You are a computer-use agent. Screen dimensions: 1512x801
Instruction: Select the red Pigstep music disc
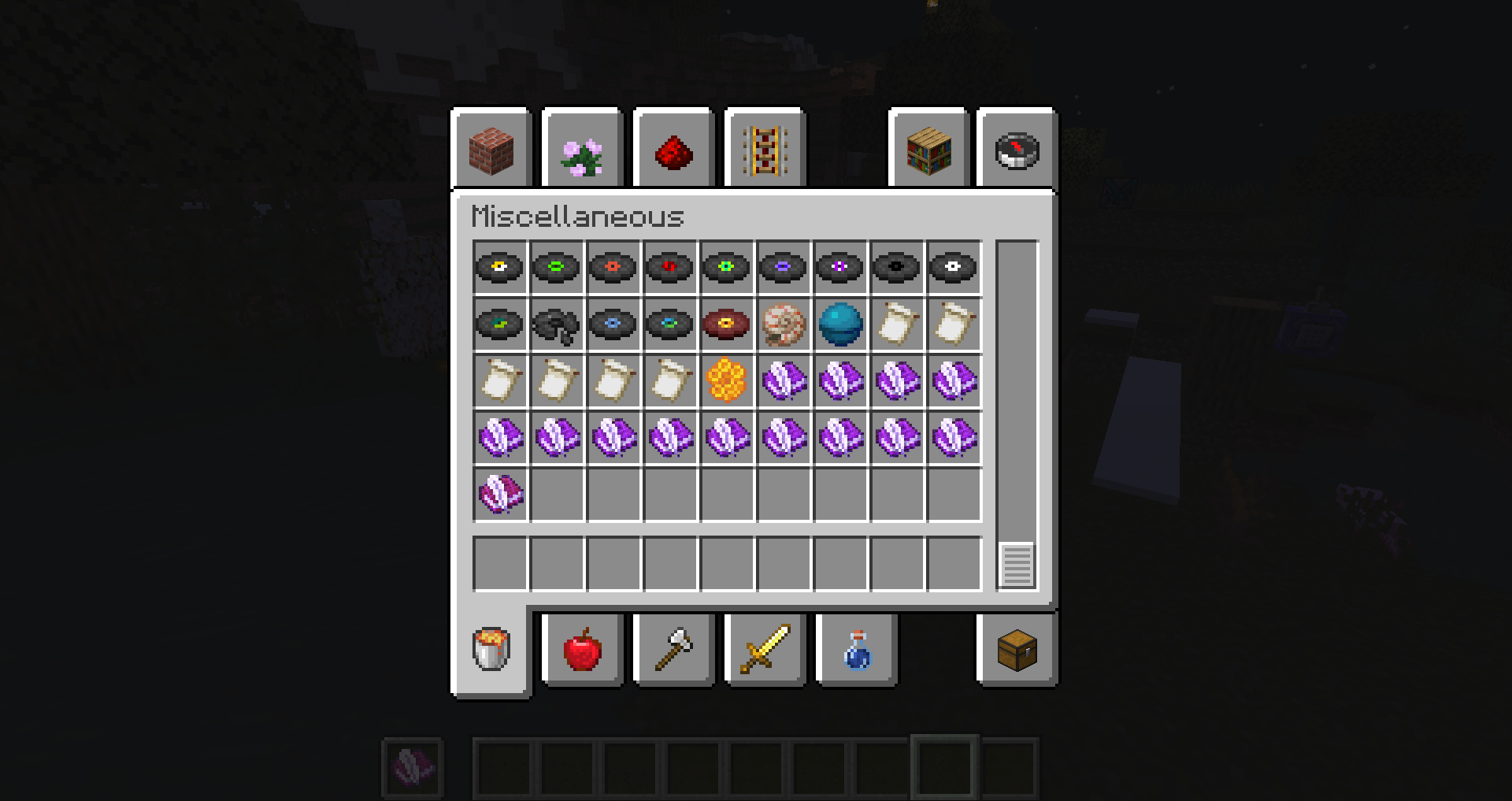[x=727, y=324]
